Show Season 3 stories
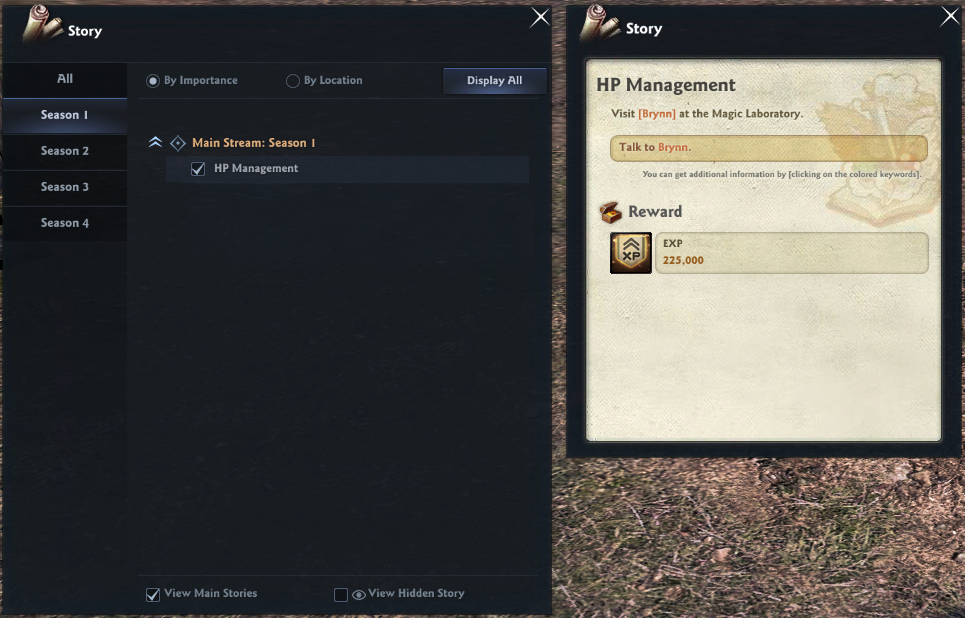The width and height of the screenshot is (965, 618). (64, 187)
